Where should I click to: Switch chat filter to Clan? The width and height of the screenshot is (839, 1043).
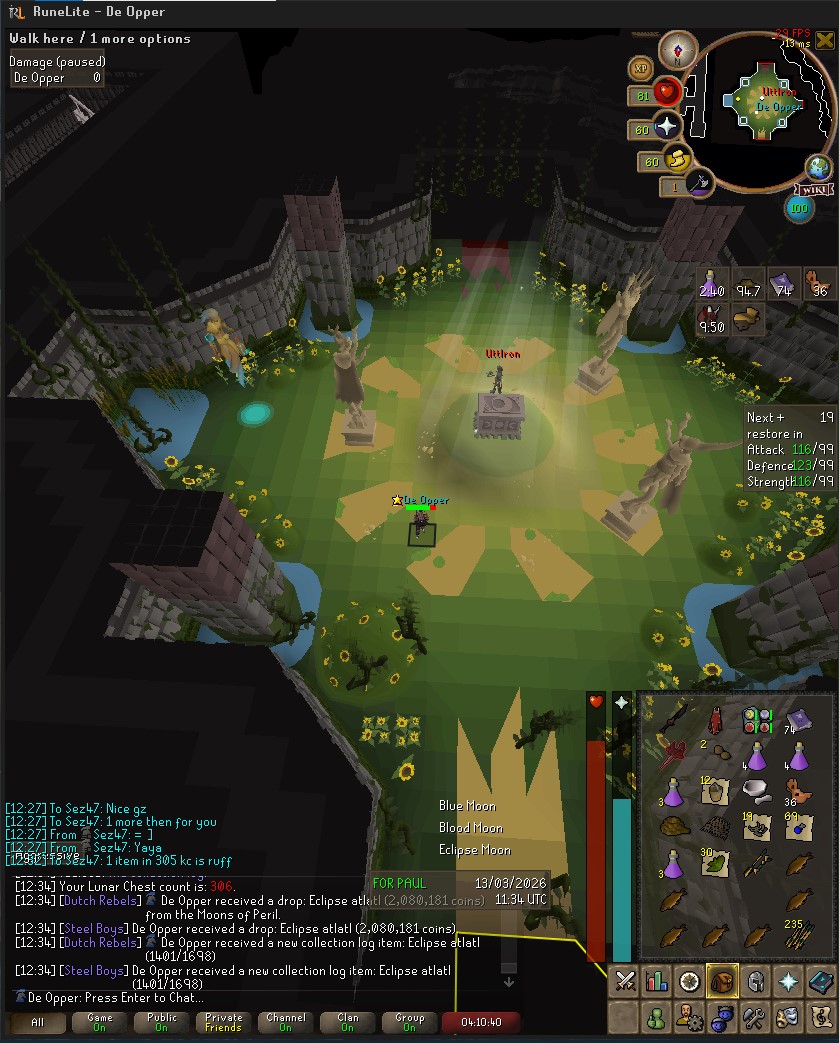(x=348, y=1022)
